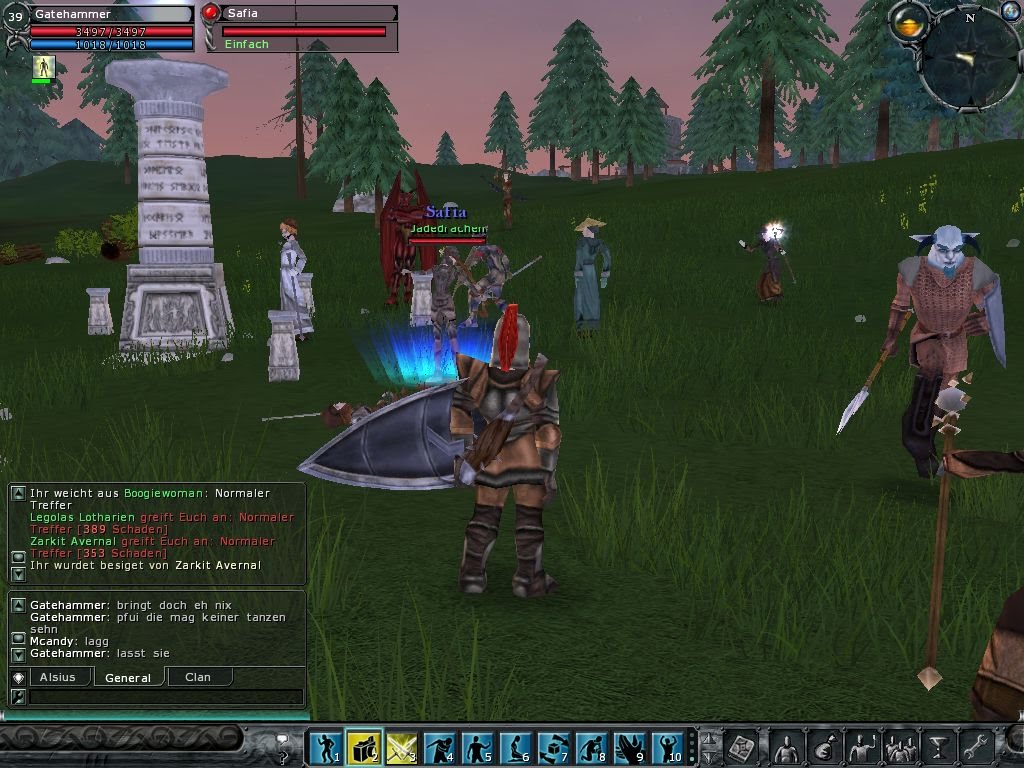Open the inventory money bag icon
The height and width of the screenshot is (768, 1024).
tap(824, 747)
